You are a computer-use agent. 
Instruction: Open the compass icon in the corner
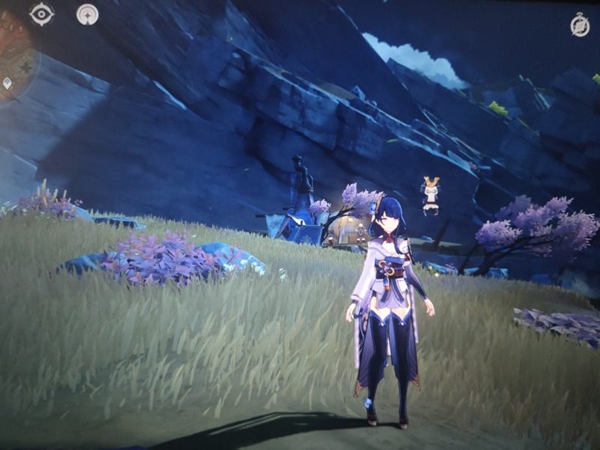(579, 26)
